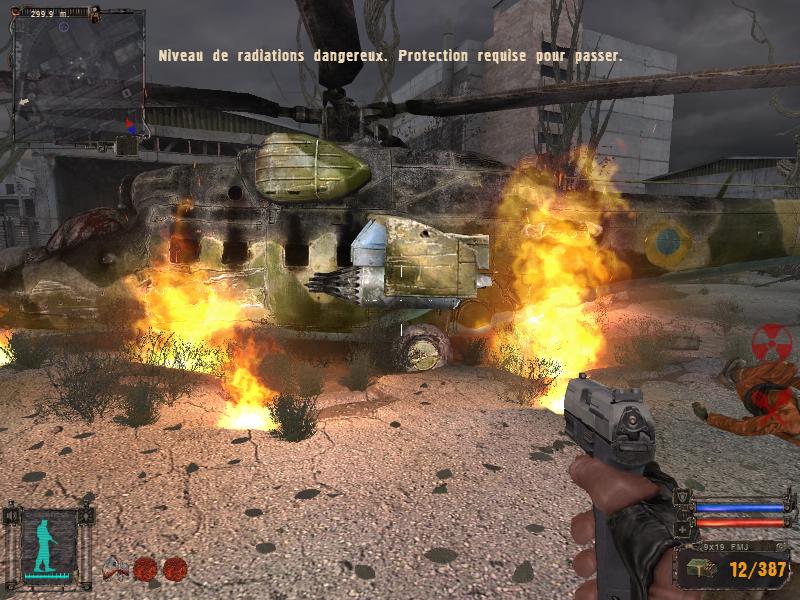Click the cyan stalker stance indicator

pyautogui.click(x=49, y=543)
